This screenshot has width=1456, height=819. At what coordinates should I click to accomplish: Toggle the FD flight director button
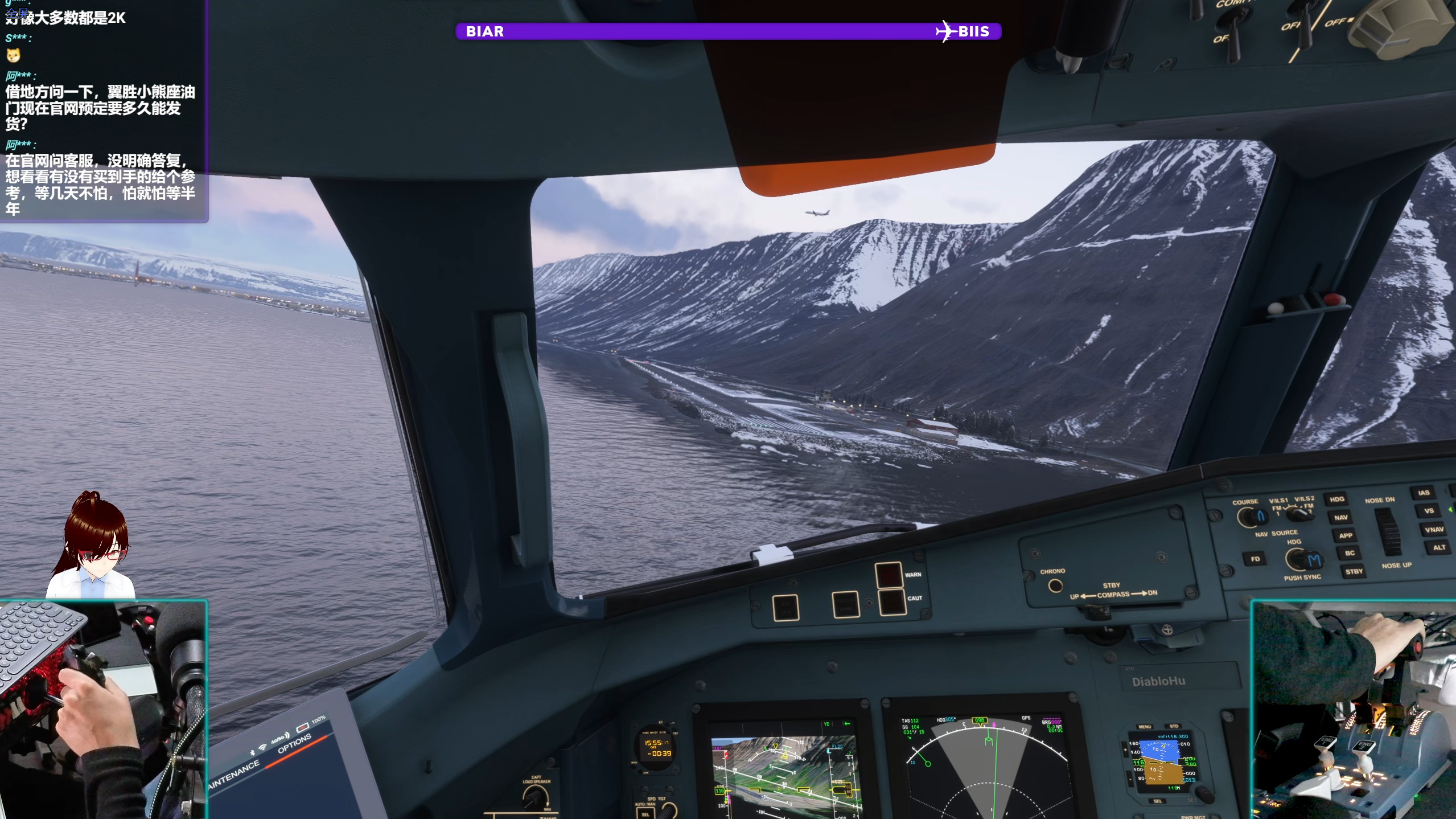[x=1255, y=559]
